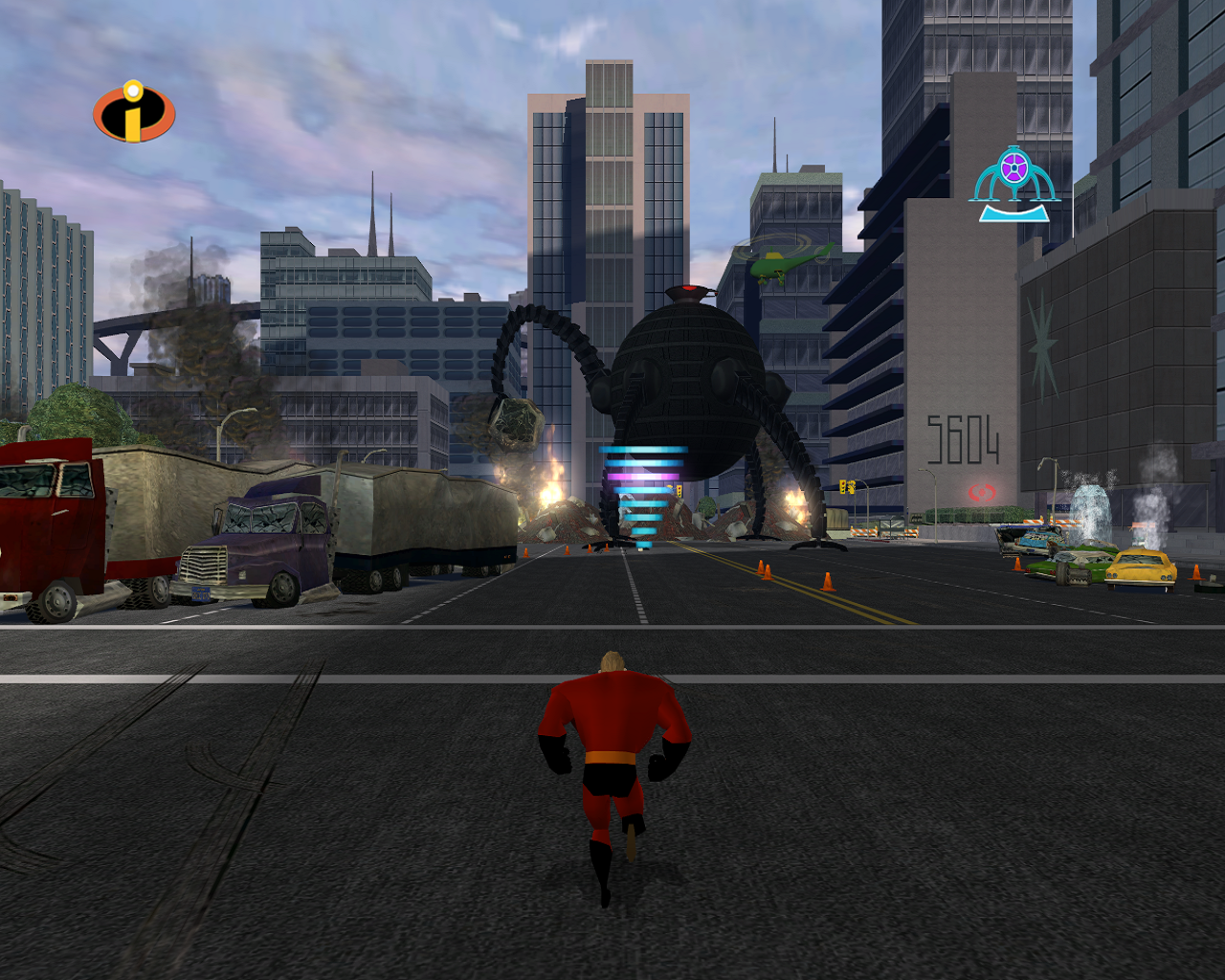
Task: Click the Incredibles logo icon
Action: tap(134, 112)
